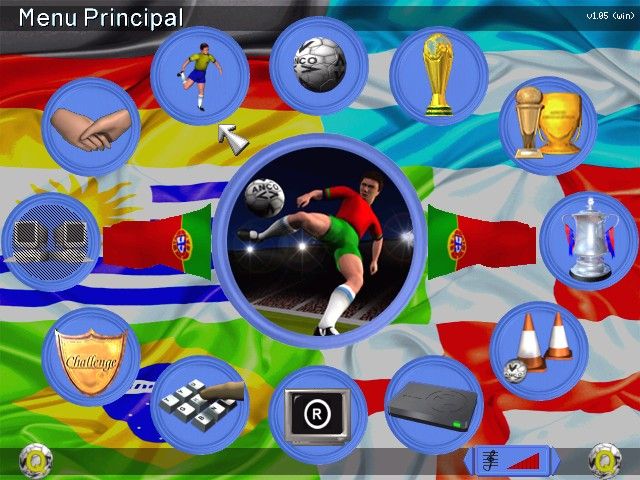Select the two gold trophies icon
640x480 pixels.
click(547, 125)
